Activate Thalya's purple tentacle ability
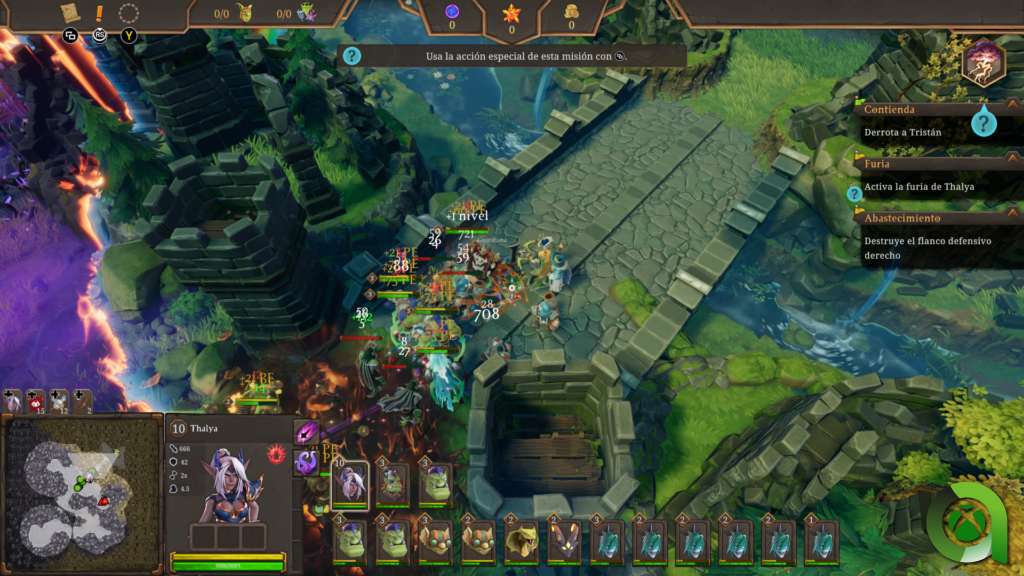Screen dimensions: 1024x576 (306, 462)
